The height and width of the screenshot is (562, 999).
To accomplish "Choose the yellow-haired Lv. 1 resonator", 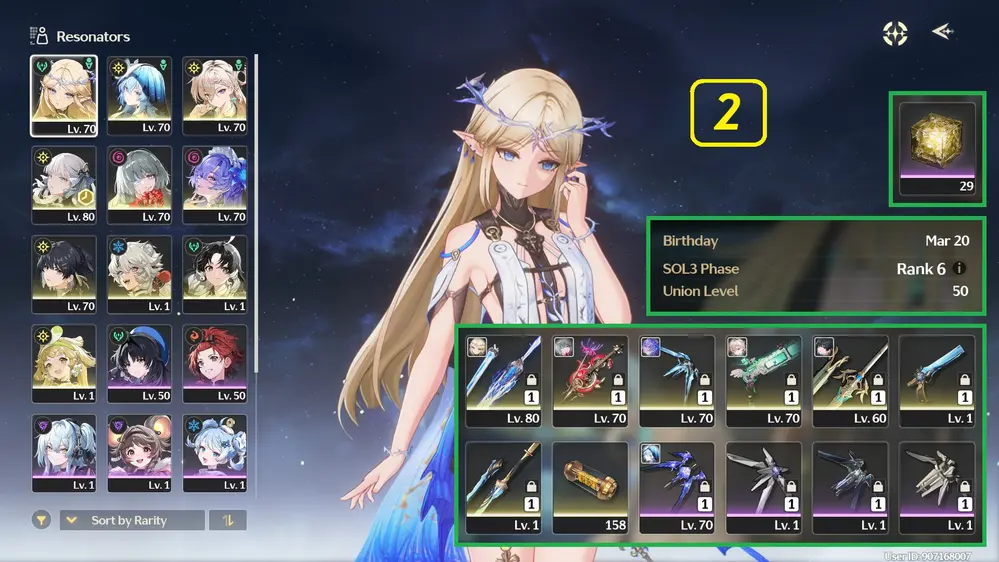I will coord(64,364).
